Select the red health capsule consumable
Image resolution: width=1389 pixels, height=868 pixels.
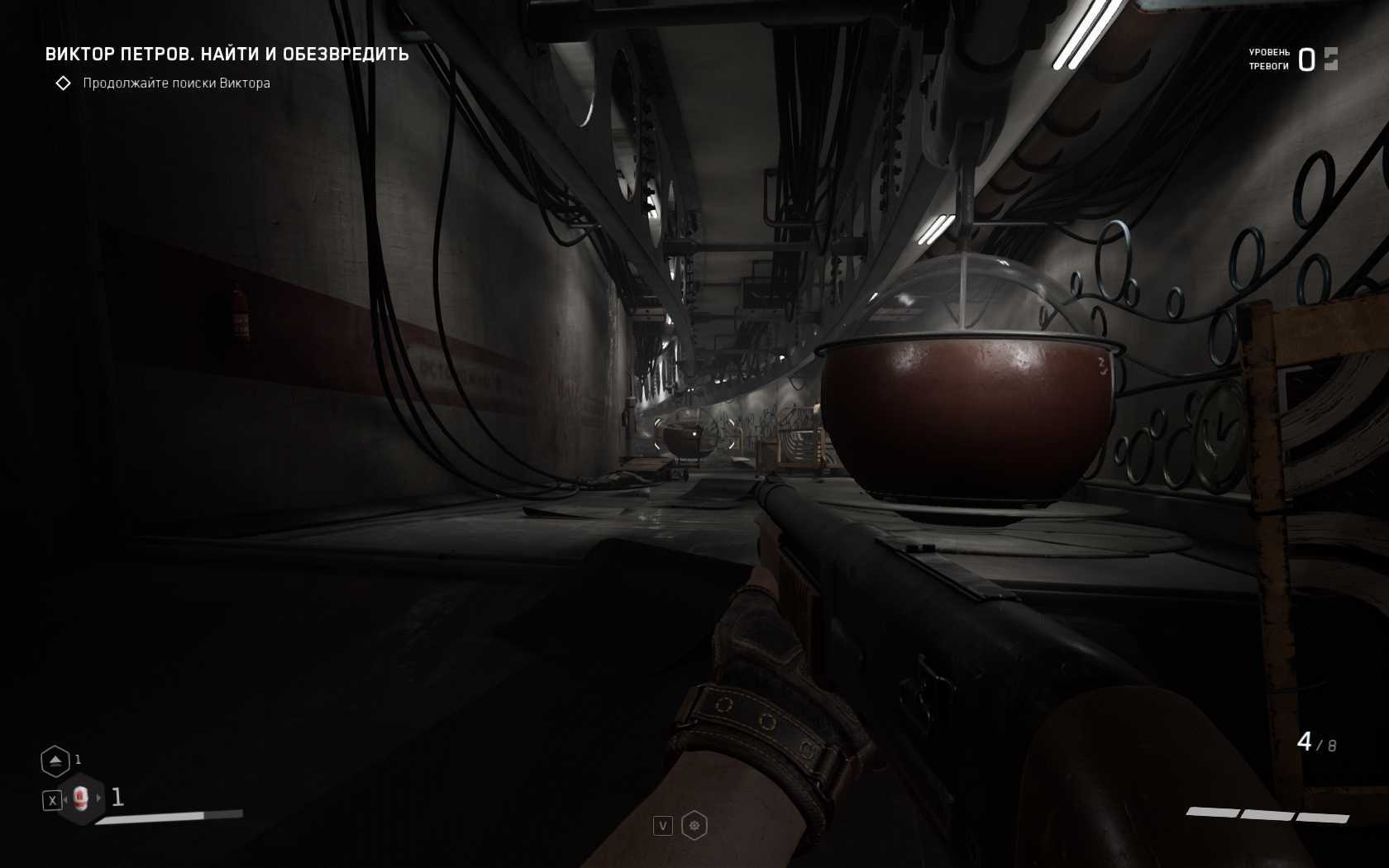[80, 798]
